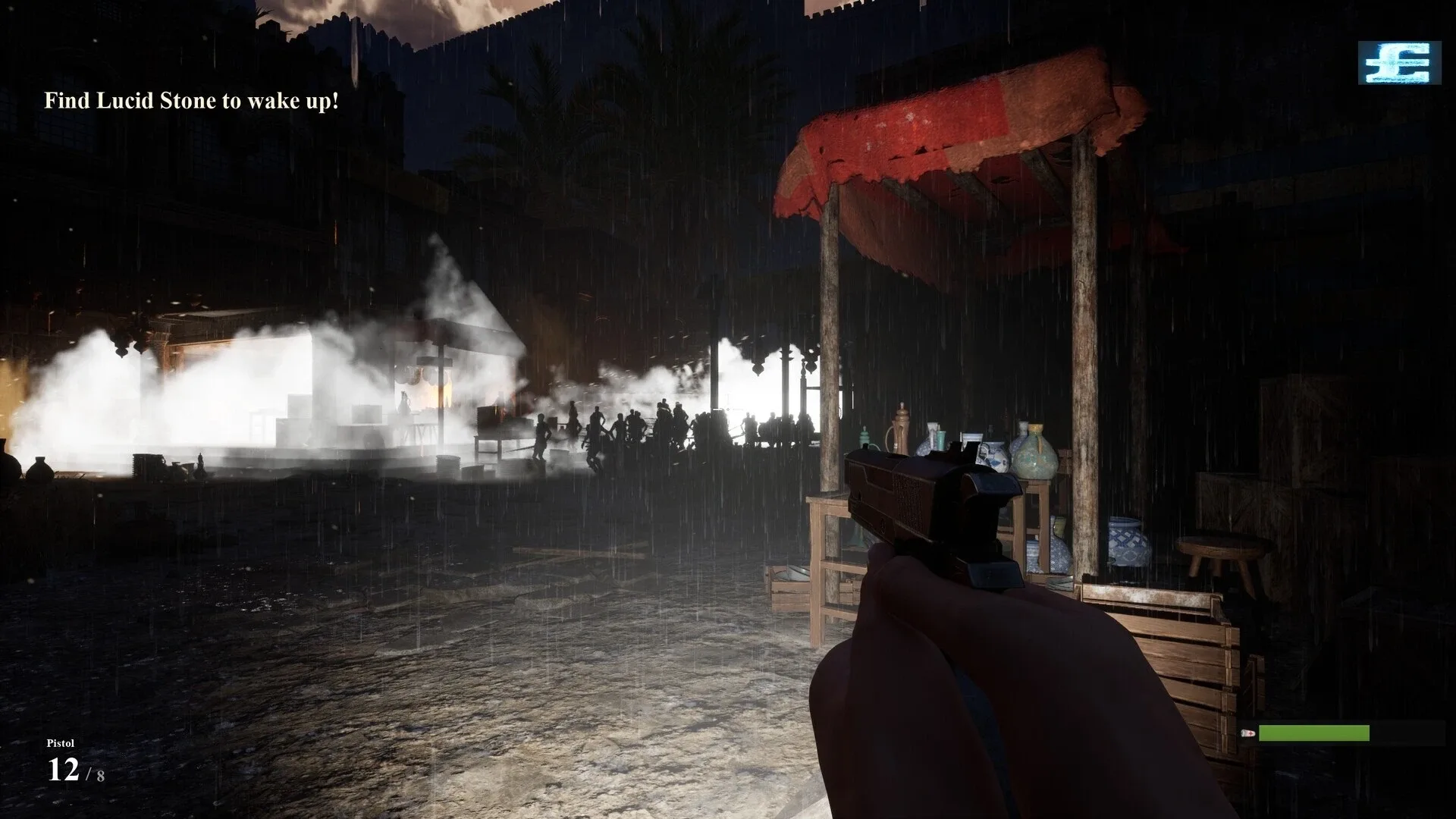Toggle the currency counter visibility
Viewport: 1456px width, 819px height.
coord(1398,64)
